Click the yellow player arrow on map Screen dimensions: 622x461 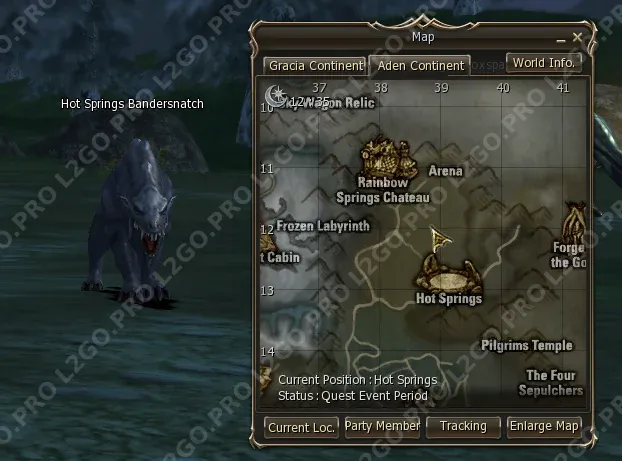(x=437, y=238)
